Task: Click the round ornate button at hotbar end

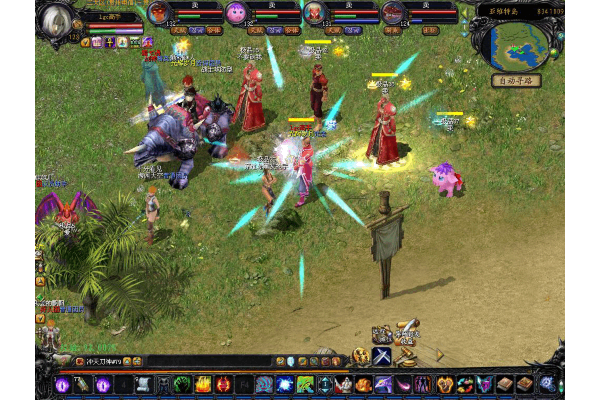Action: (546, 383)
